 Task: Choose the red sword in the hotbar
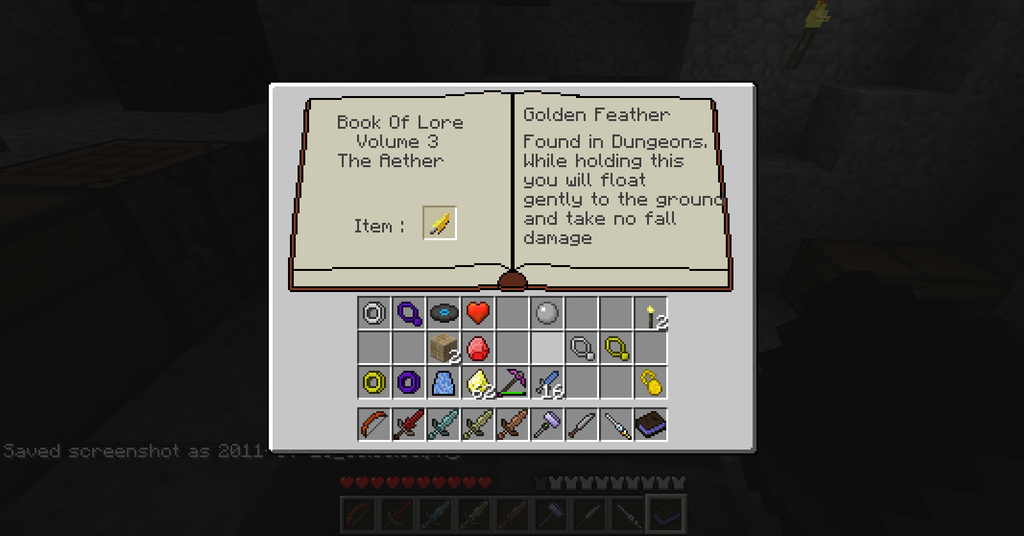coord(408,425)
